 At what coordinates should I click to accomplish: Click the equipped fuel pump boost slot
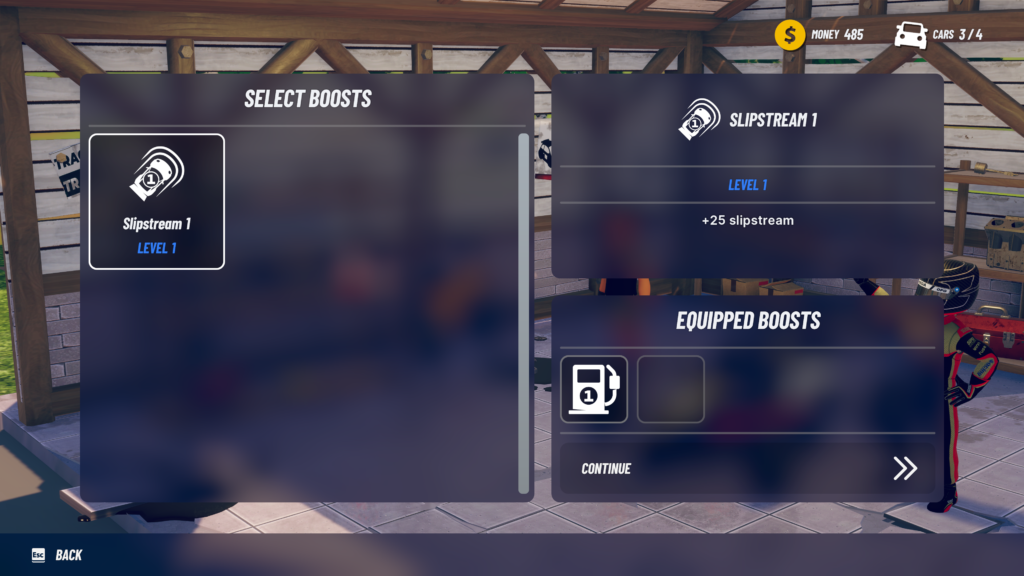pos(594,389)
